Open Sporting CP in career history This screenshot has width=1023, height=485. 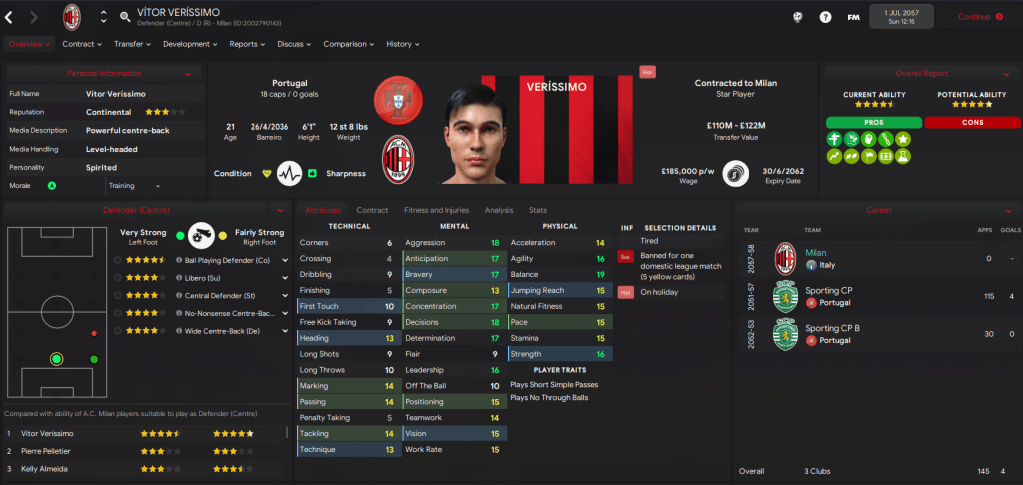(x=827, y=291)
